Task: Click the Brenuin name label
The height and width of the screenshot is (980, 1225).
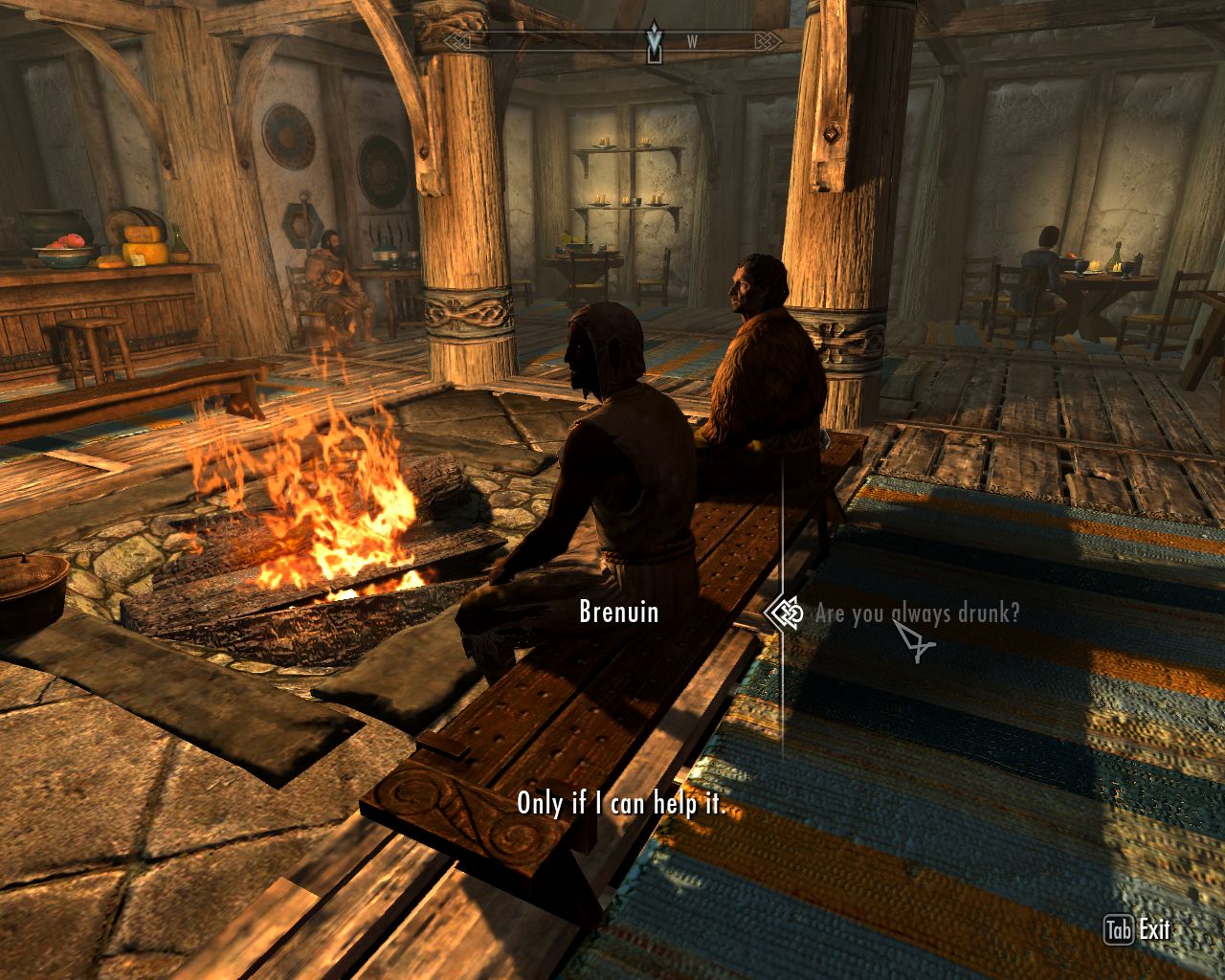Action: pos(617,613)
